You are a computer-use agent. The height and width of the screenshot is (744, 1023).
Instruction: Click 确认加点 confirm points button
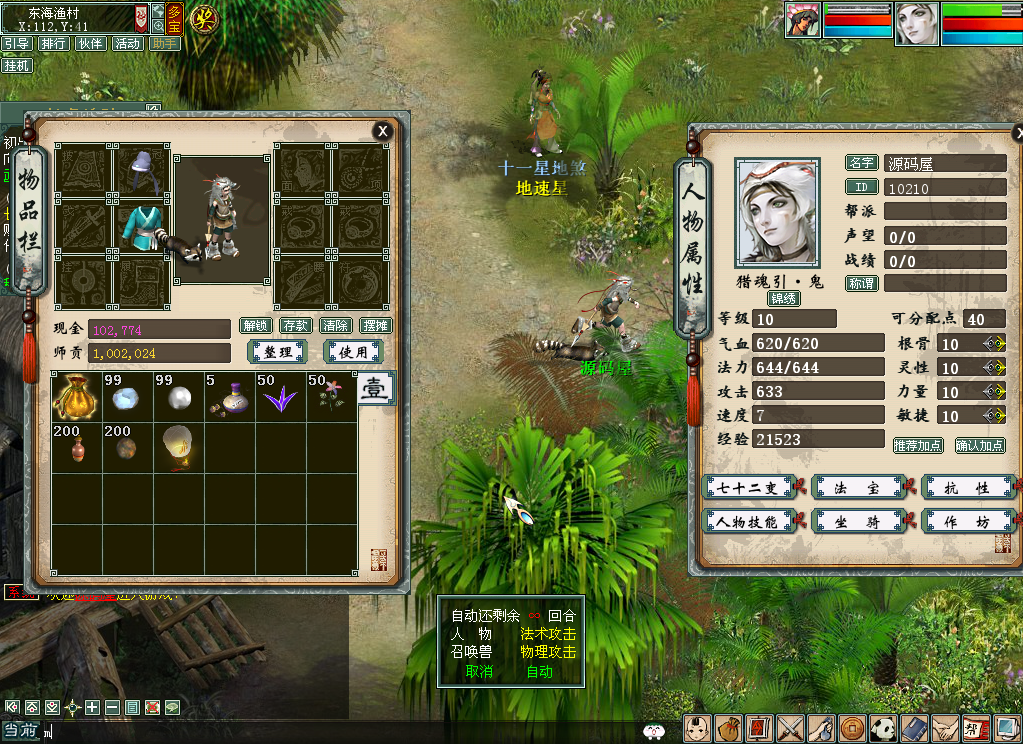coord(980,445)
